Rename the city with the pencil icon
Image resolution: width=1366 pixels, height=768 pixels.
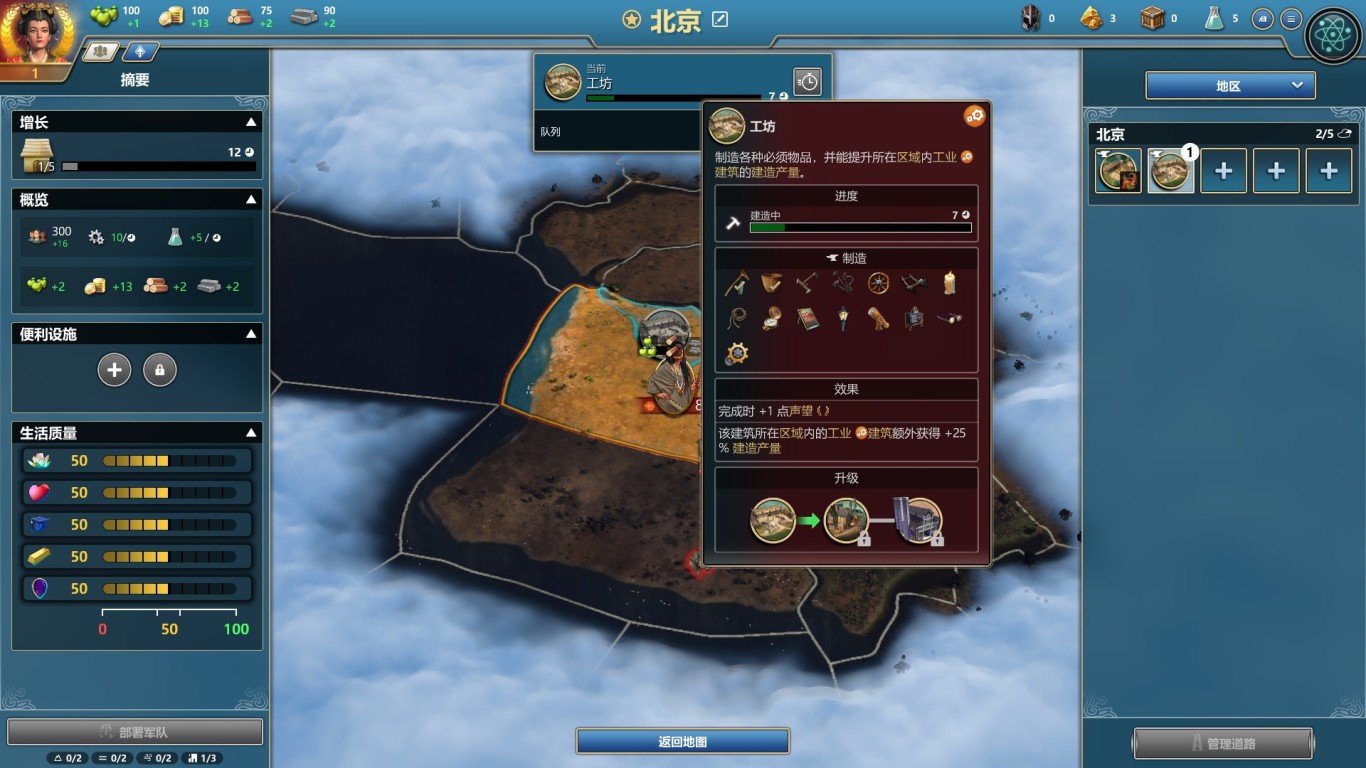720,20
